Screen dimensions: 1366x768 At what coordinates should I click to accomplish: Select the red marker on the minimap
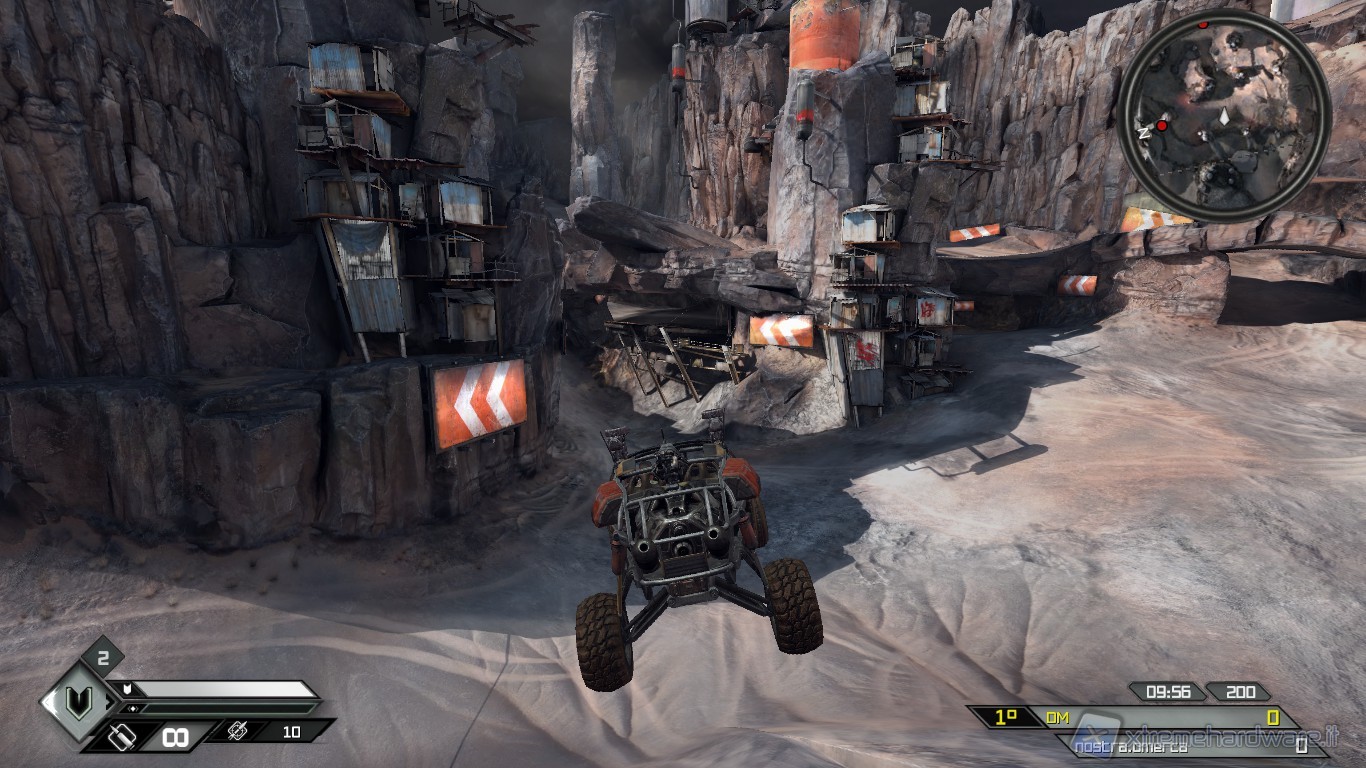point(1162,126)
